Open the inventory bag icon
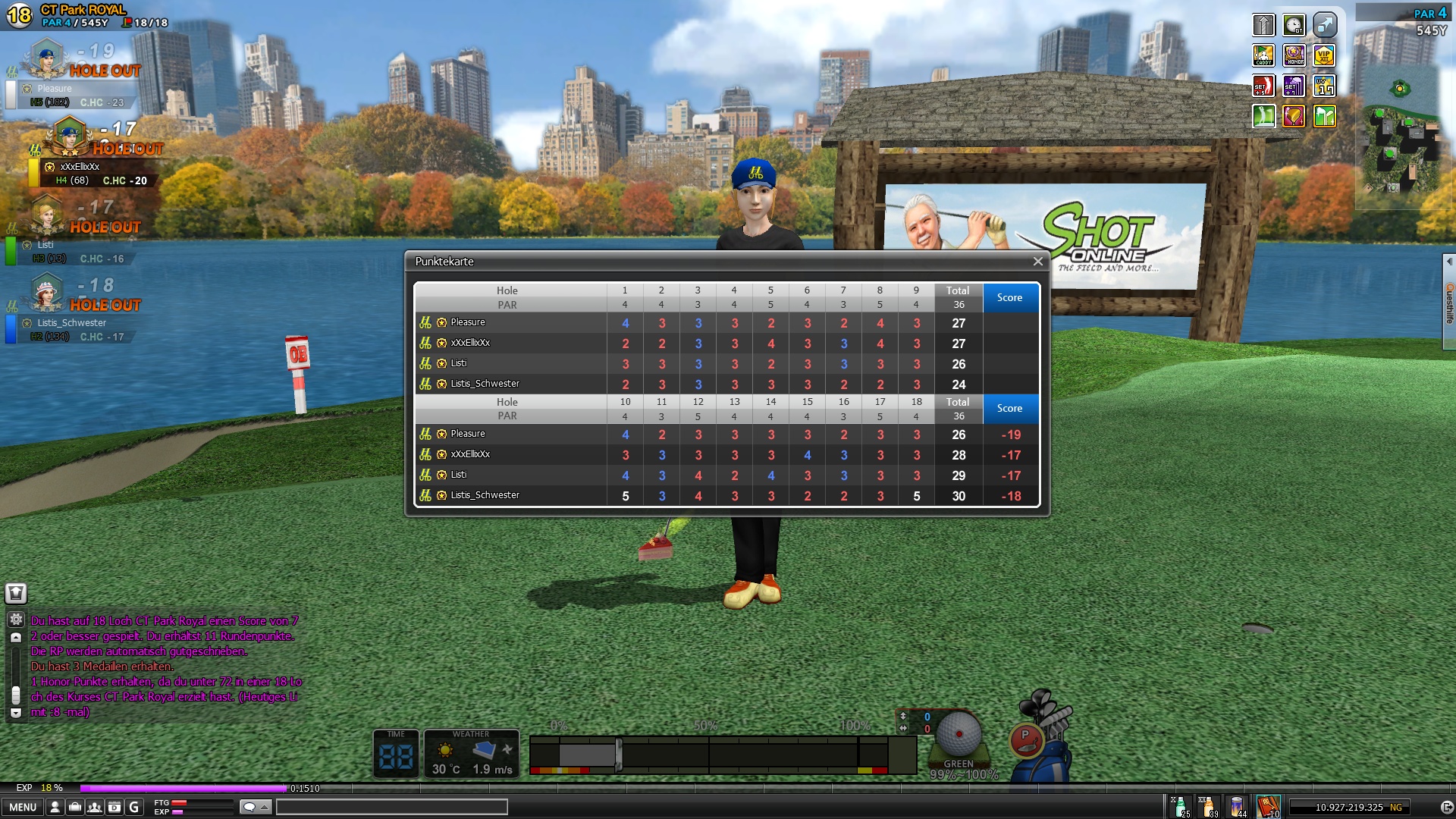 (x=75, y=807)
